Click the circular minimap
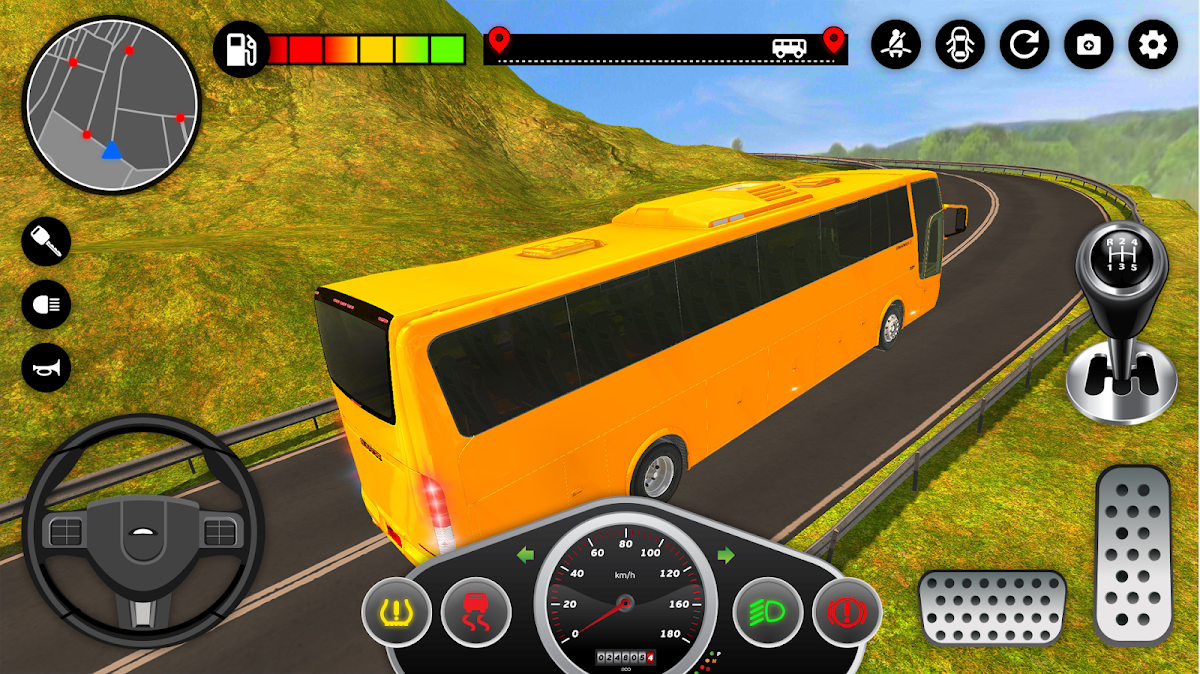The image size is (1200, 674). (111, 105)
